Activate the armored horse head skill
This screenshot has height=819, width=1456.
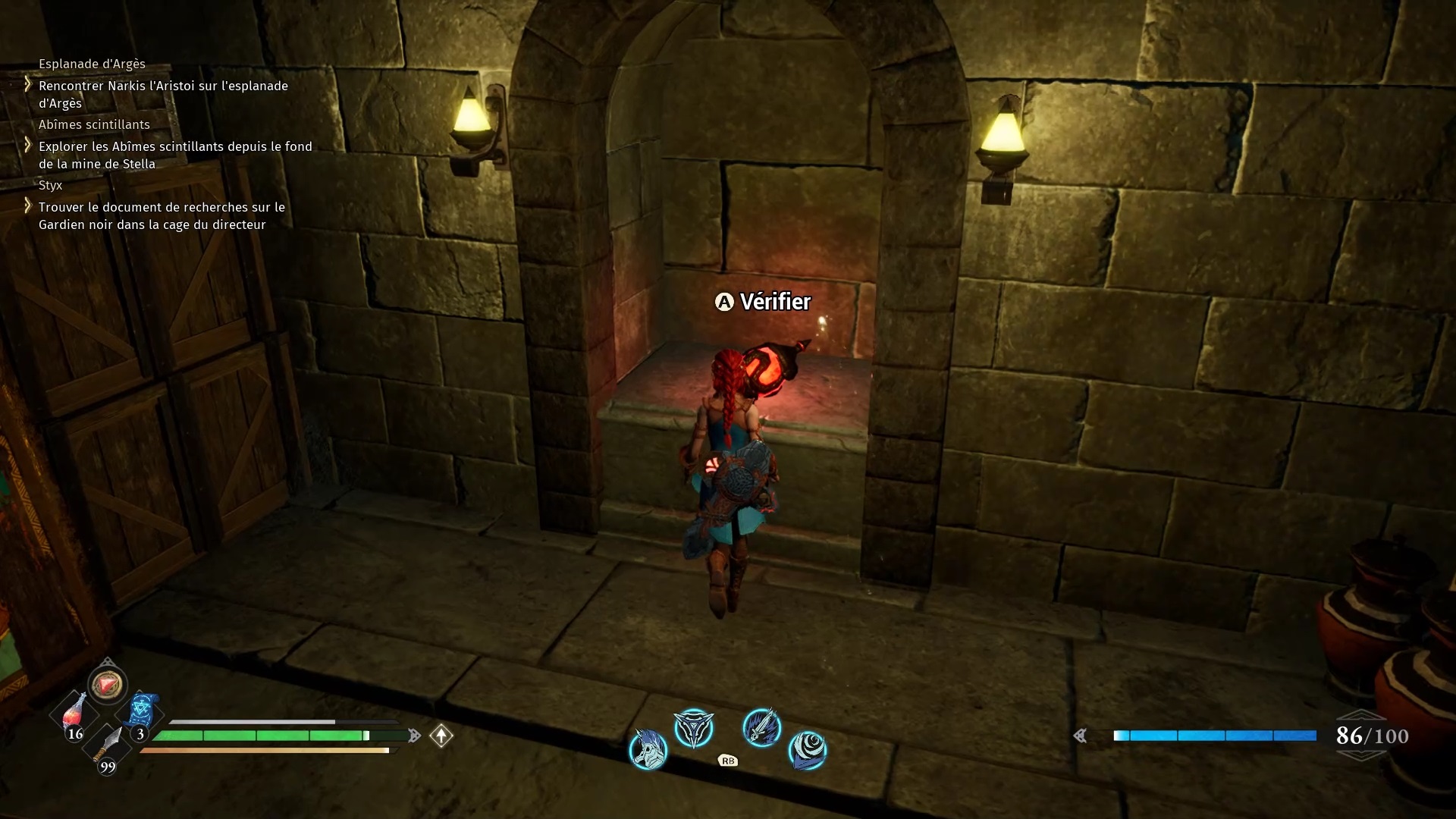(x=648, y=748)
